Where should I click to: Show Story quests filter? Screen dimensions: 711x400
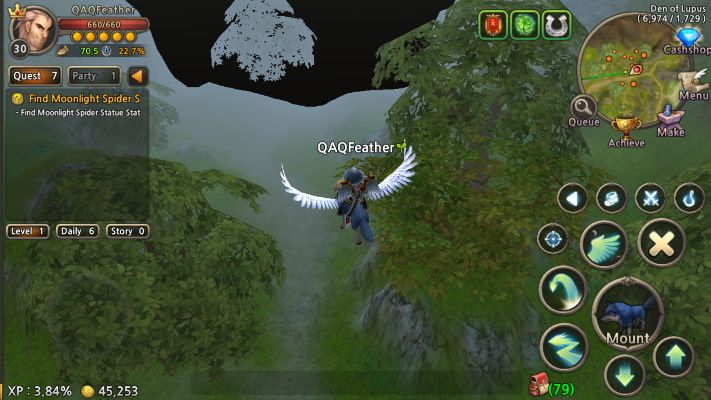tap(127, 231)
